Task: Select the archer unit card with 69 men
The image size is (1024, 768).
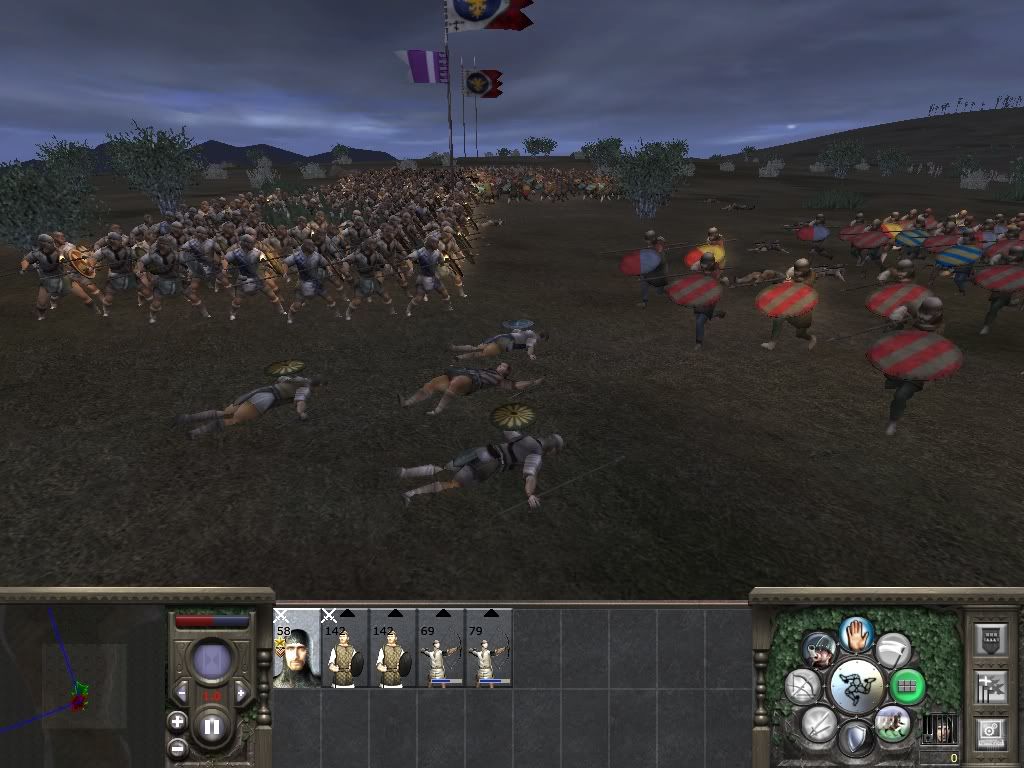Action: pos(441,648)
